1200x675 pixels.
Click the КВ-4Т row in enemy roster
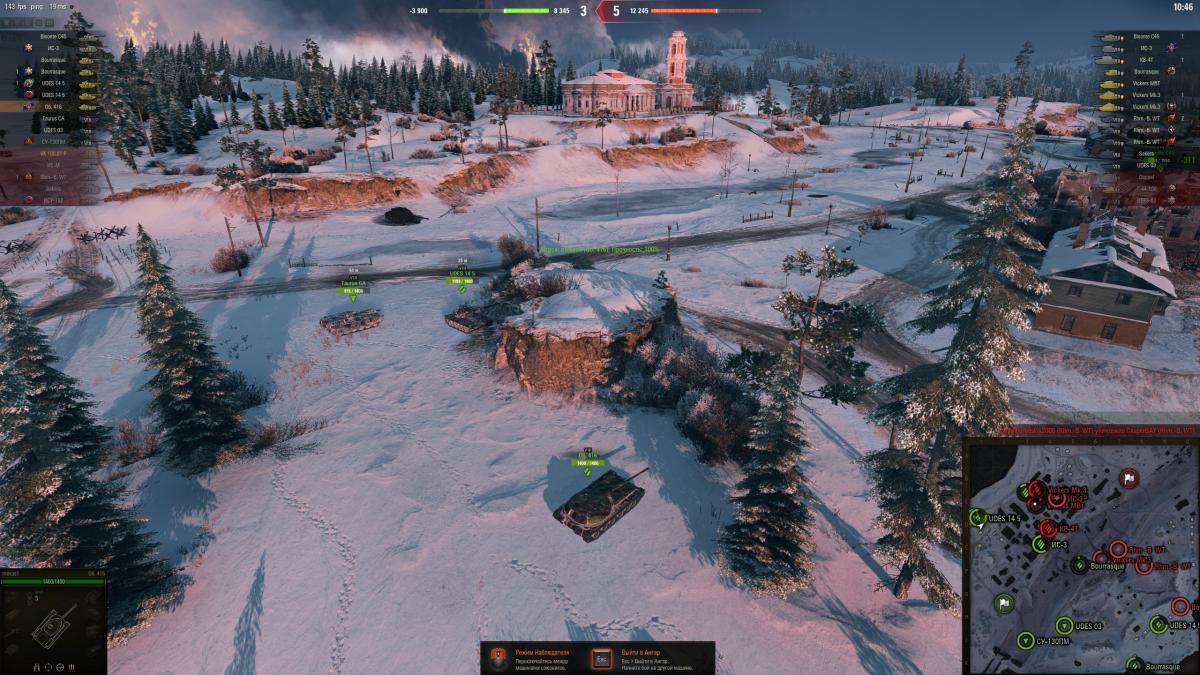click(1145, 60)
